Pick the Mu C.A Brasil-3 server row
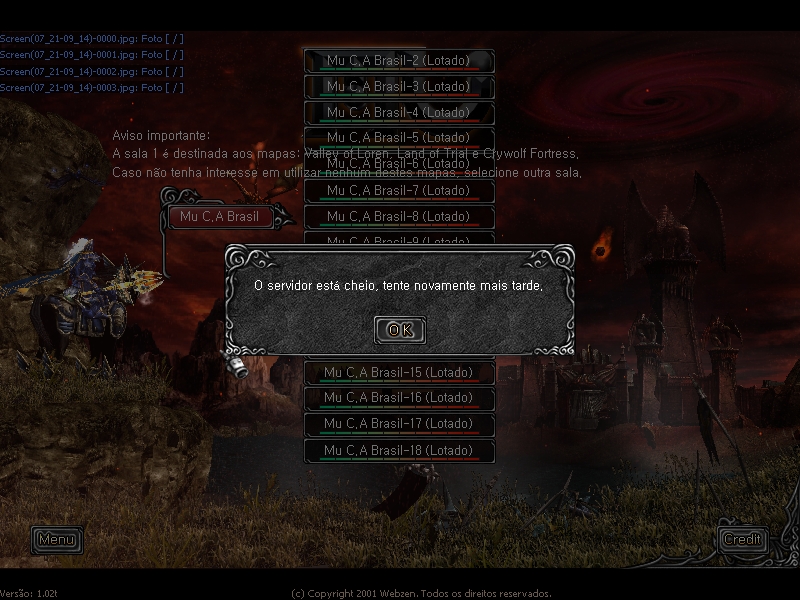The width and height of the screenshot is (800, 600). 399,87
